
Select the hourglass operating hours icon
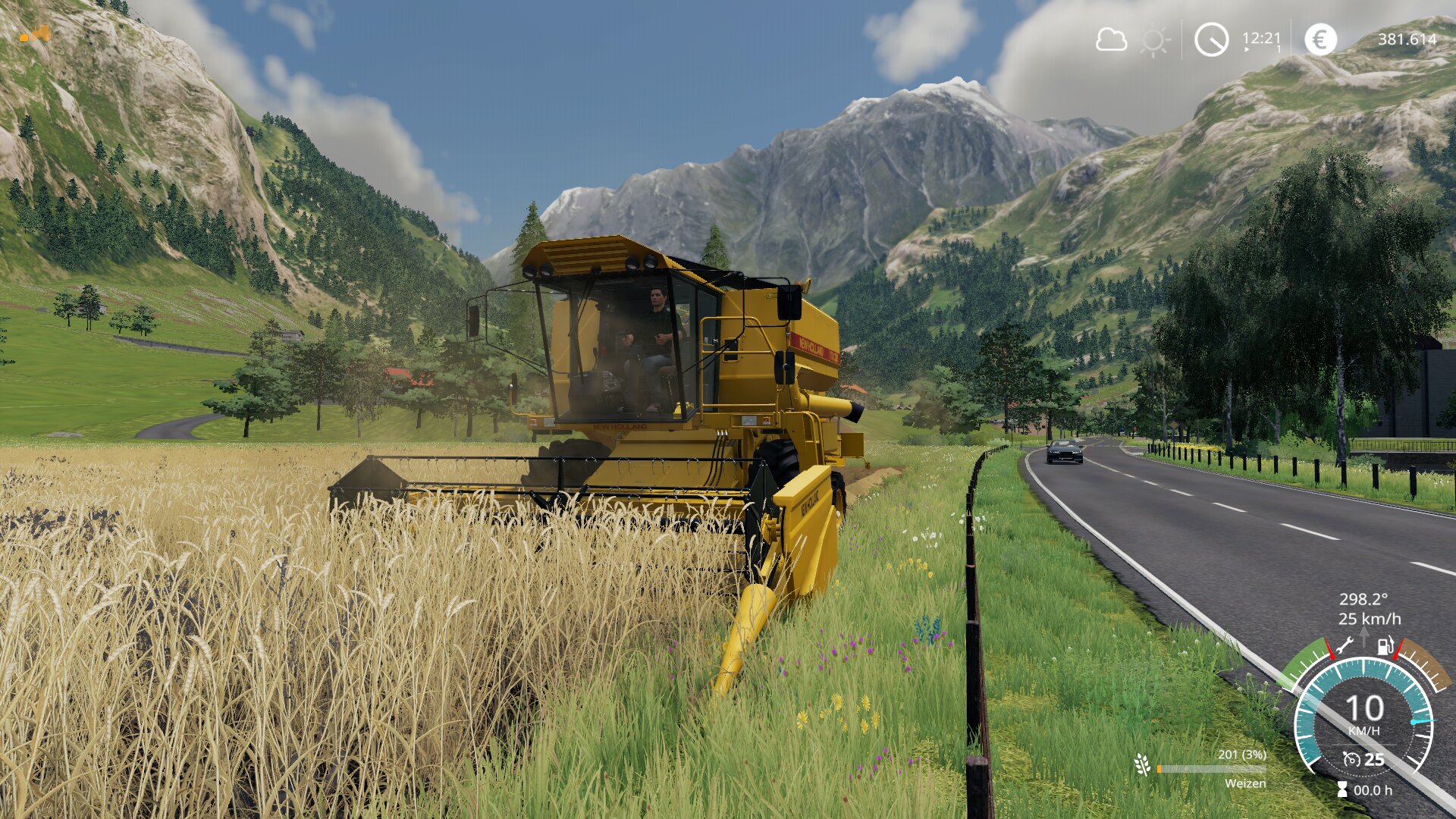point(1342,790)
